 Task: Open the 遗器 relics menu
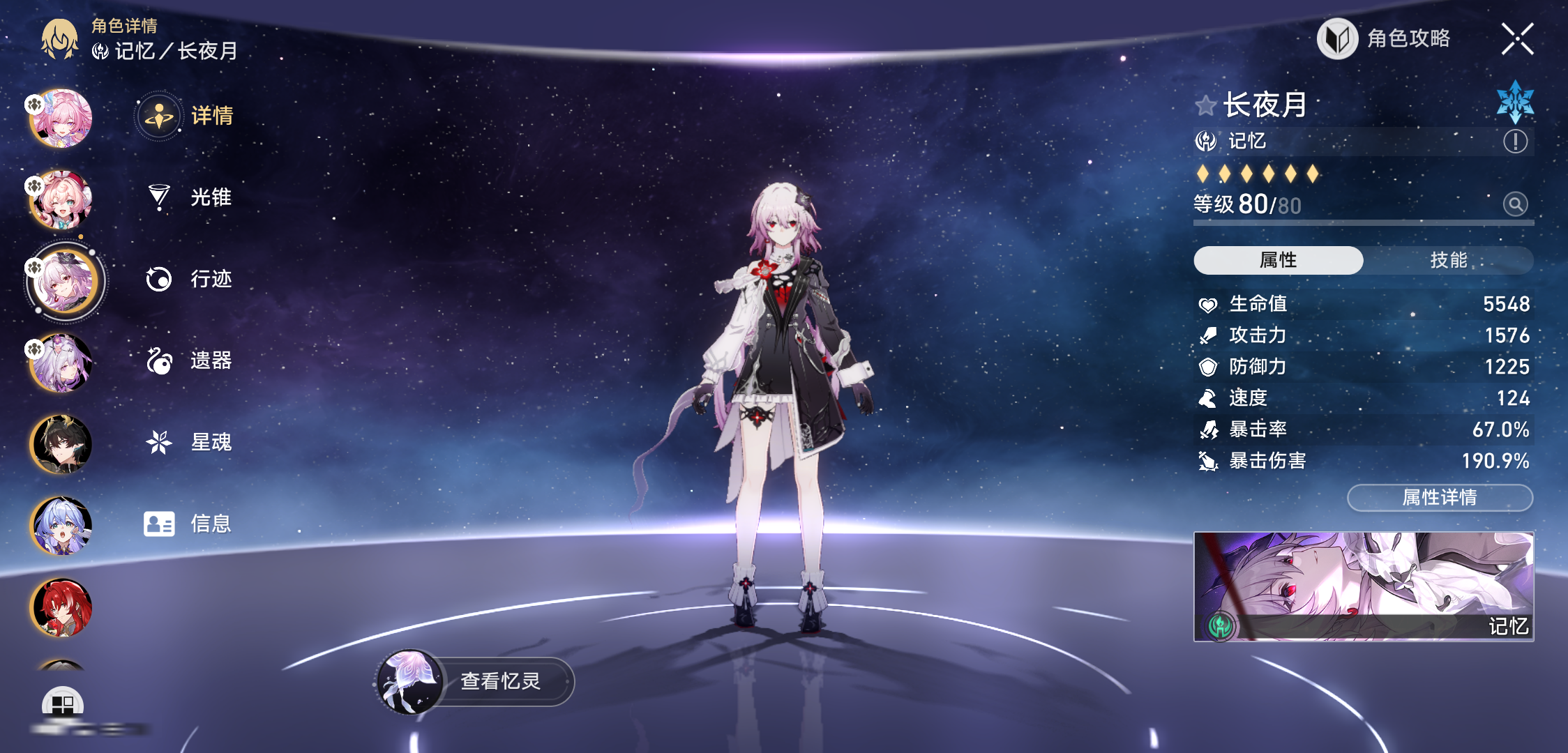(188, 360)
